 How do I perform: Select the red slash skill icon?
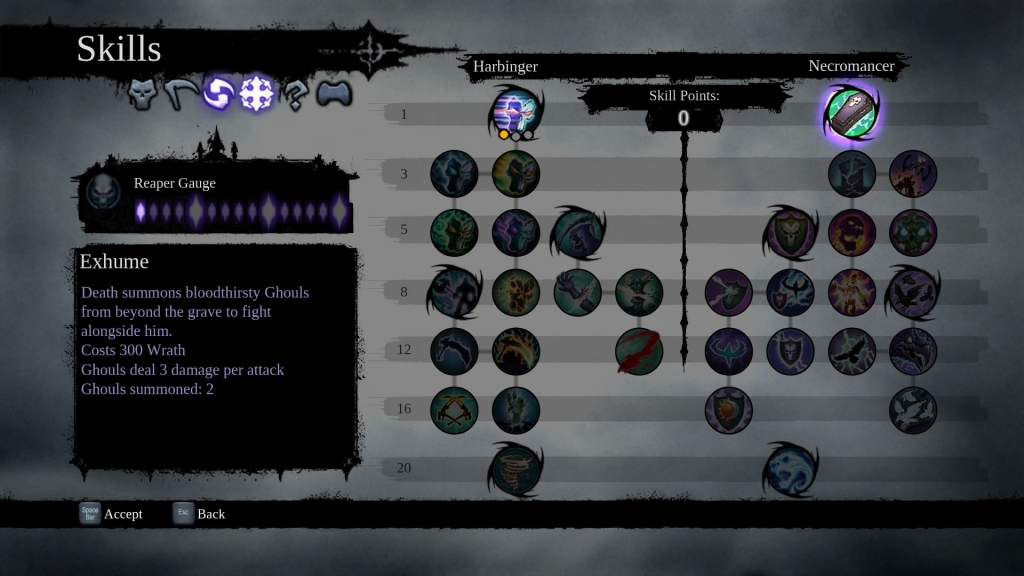(639, 351)
